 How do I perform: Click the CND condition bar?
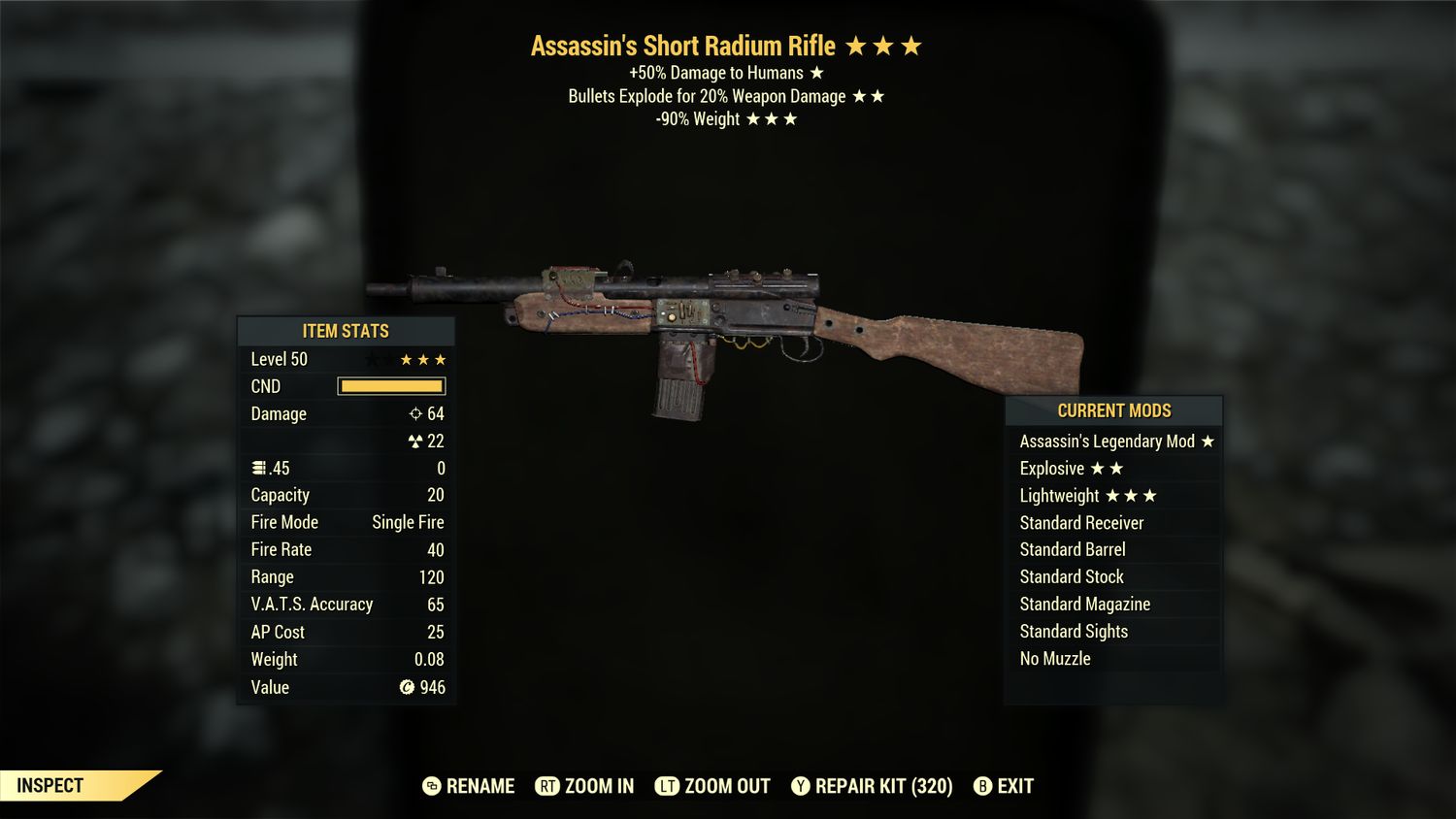point(391,386)
